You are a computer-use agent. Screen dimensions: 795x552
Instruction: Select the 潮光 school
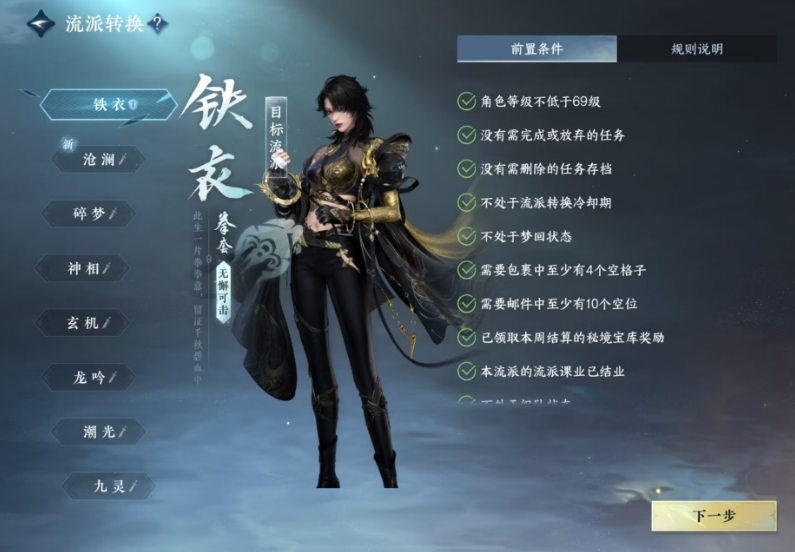pos(98,432)
